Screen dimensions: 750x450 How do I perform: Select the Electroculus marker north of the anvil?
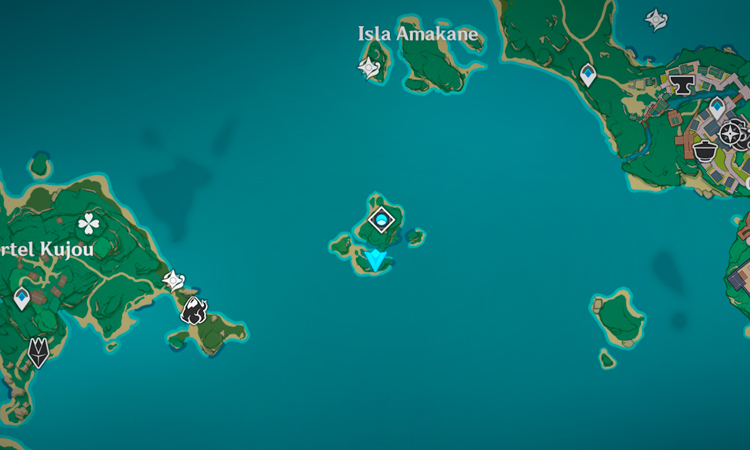click(657, 19)
